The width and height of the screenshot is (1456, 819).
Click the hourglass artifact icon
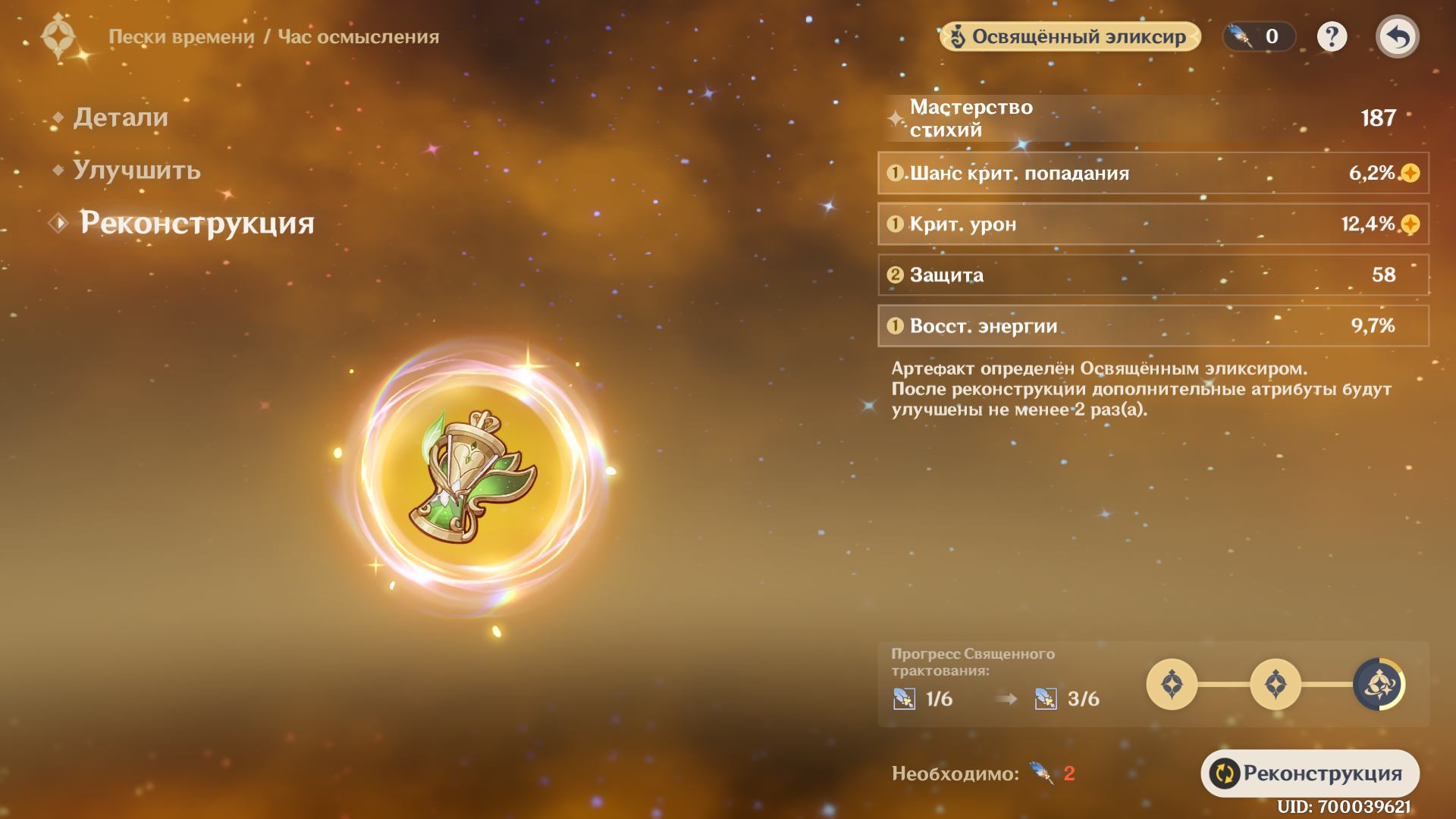472,475
